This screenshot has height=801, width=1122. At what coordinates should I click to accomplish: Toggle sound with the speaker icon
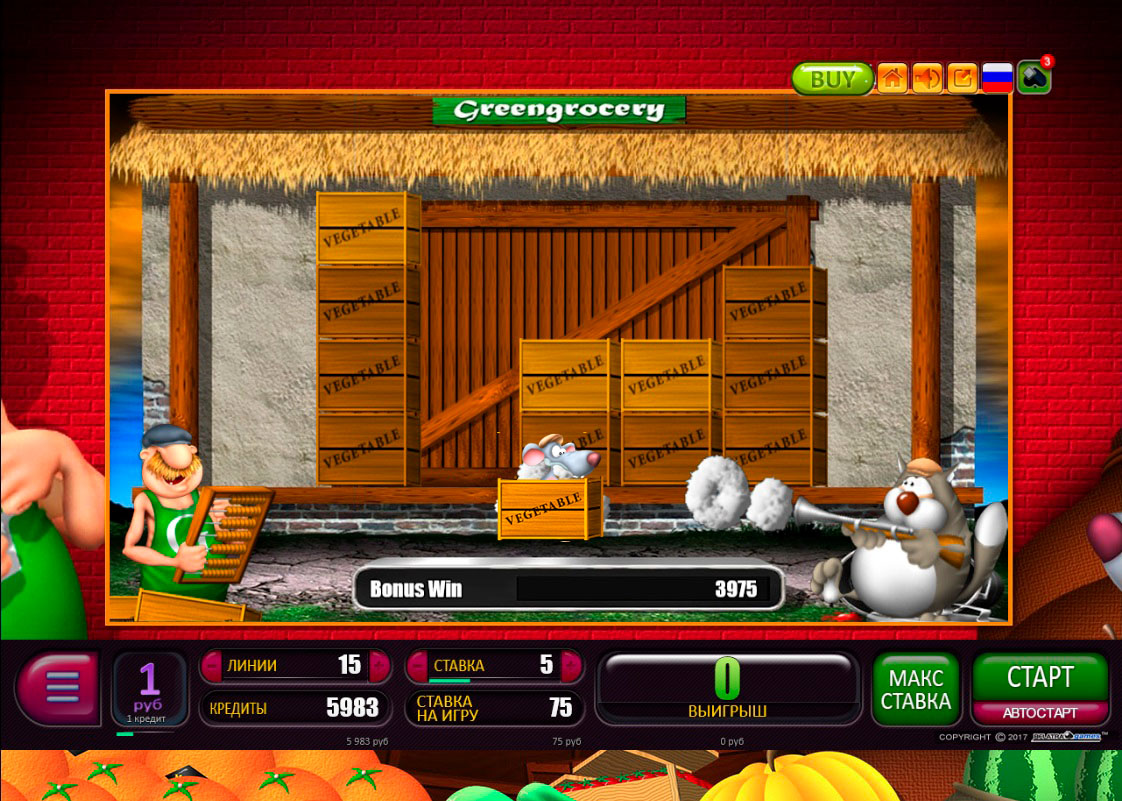(x=927, y=78)
